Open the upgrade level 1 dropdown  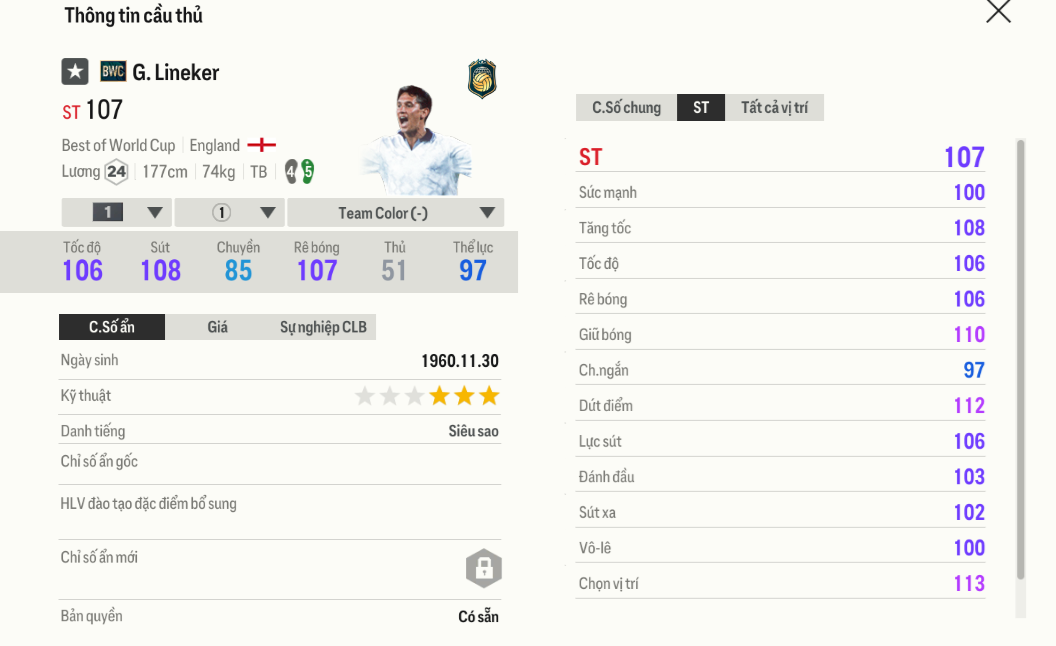click(117, 213)
